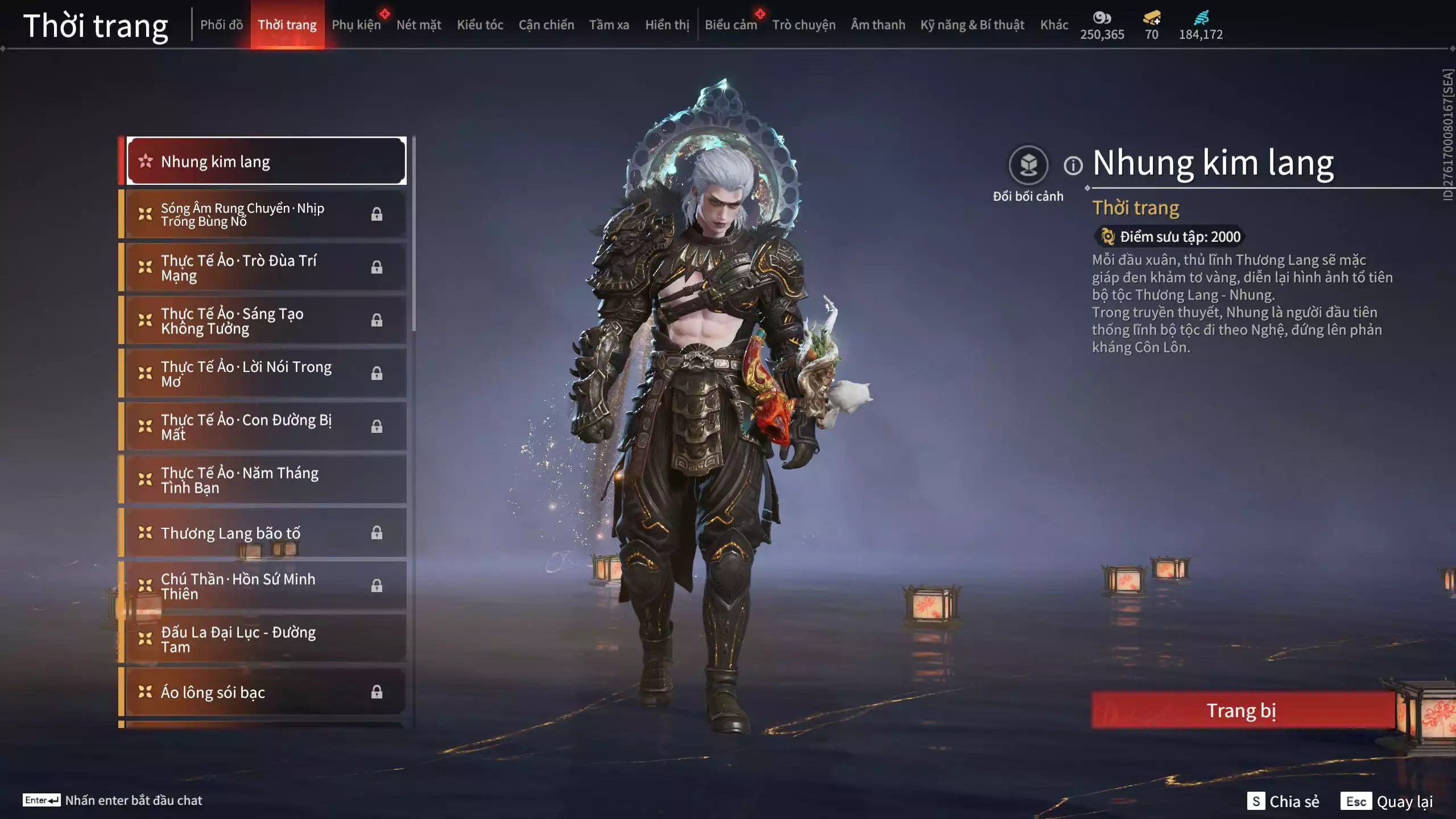The image size is (1456, 819).
Task: Equip outfit with Trang bị button
Action: click(x=1242, y=710)
